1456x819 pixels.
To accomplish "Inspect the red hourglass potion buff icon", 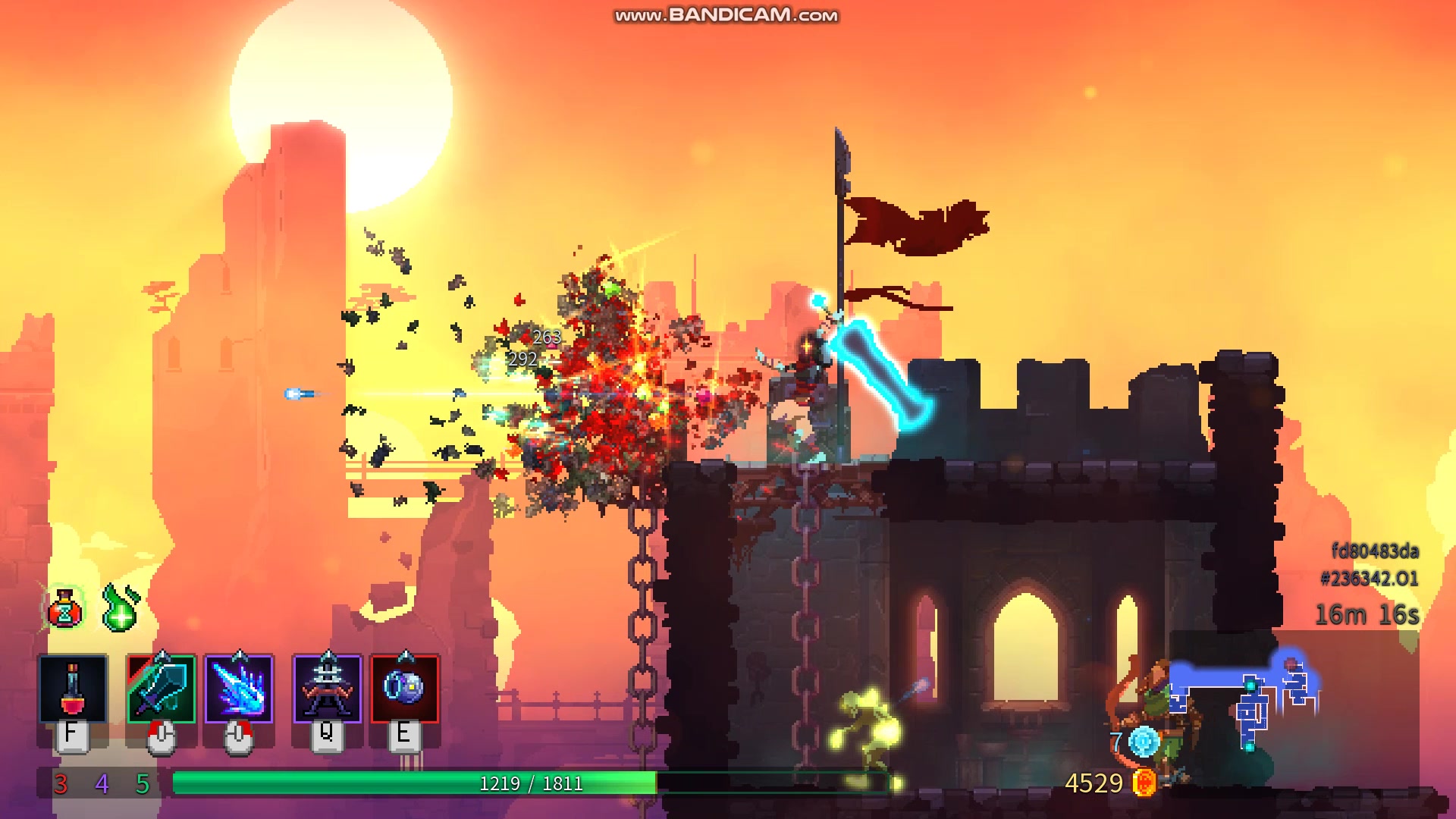I will point(65,609).
